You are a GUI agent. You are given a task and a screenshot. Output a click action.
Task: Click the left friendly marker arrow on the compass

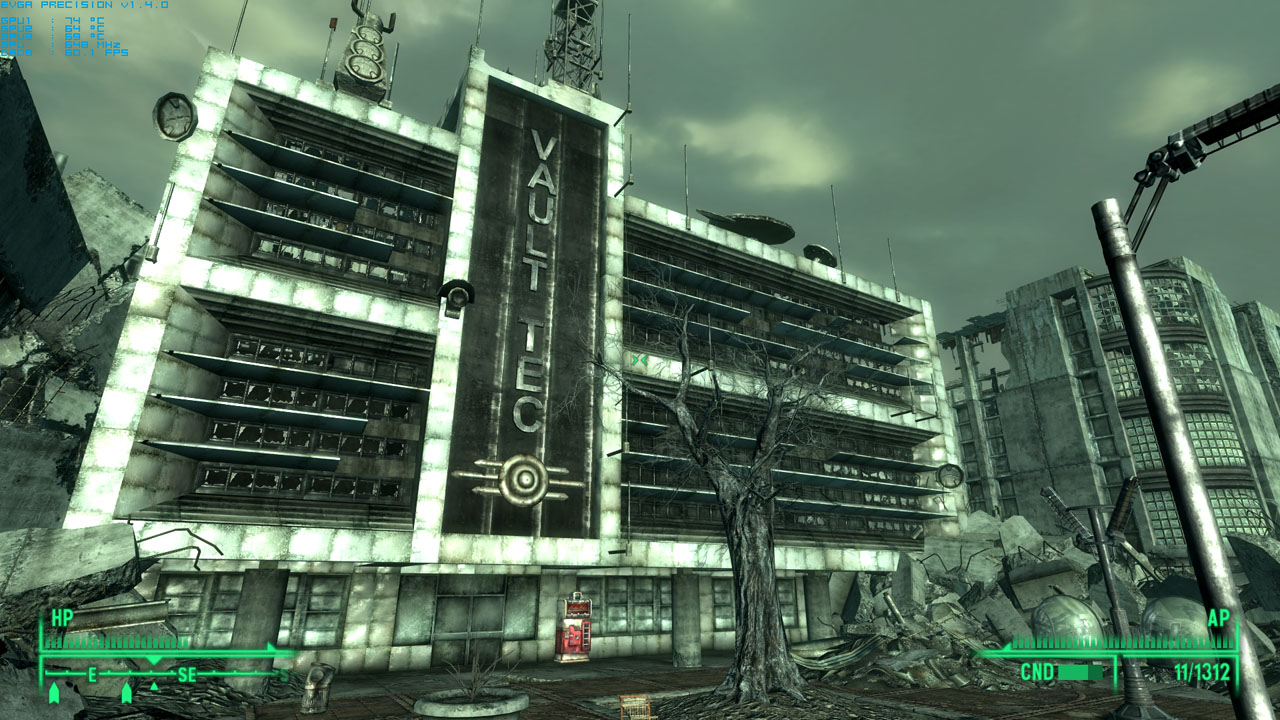pyautogui.click(x=54, y=693)
